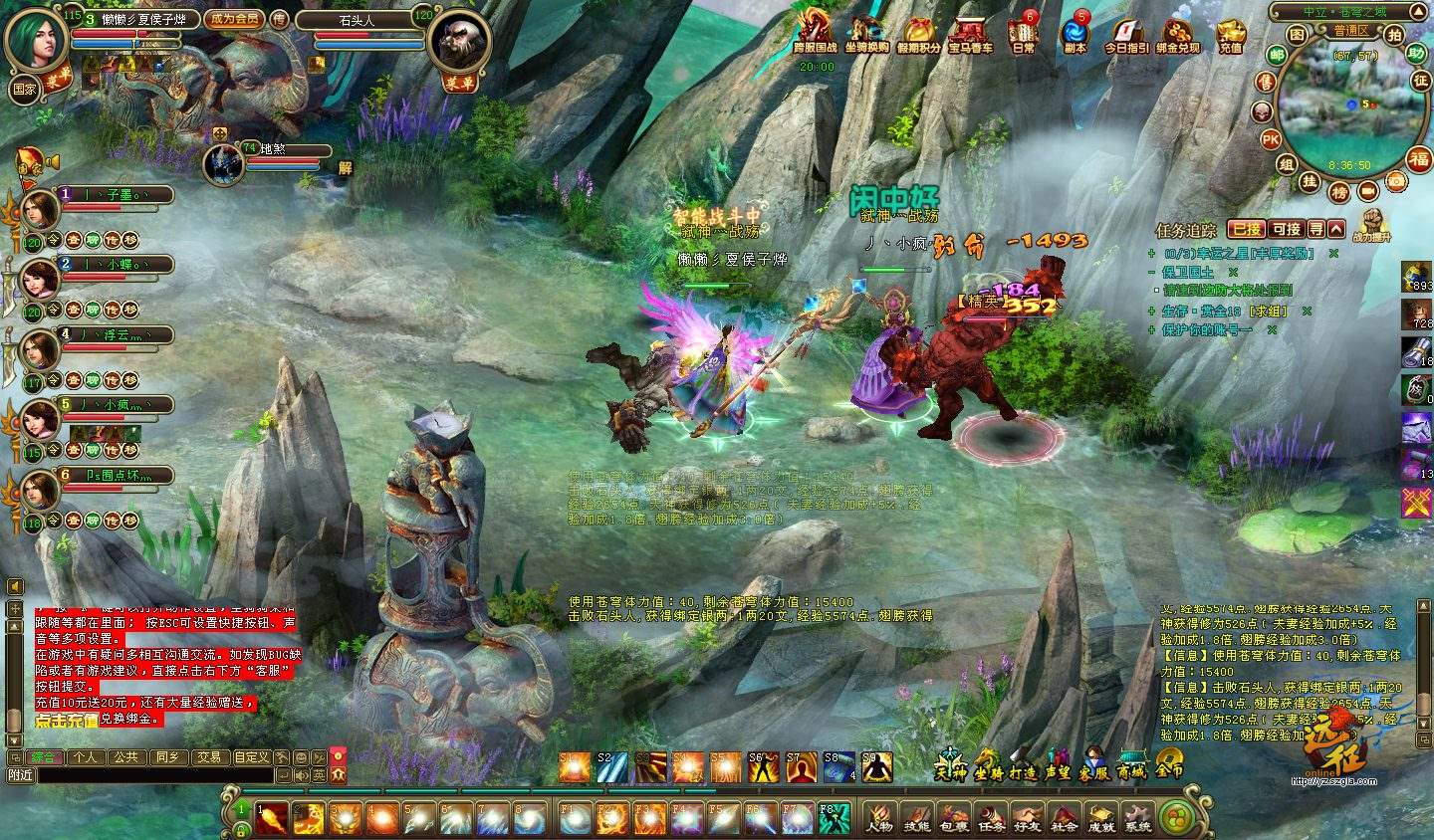
Task: Open the 坐骑 mount panel
Action: (989, 767)
